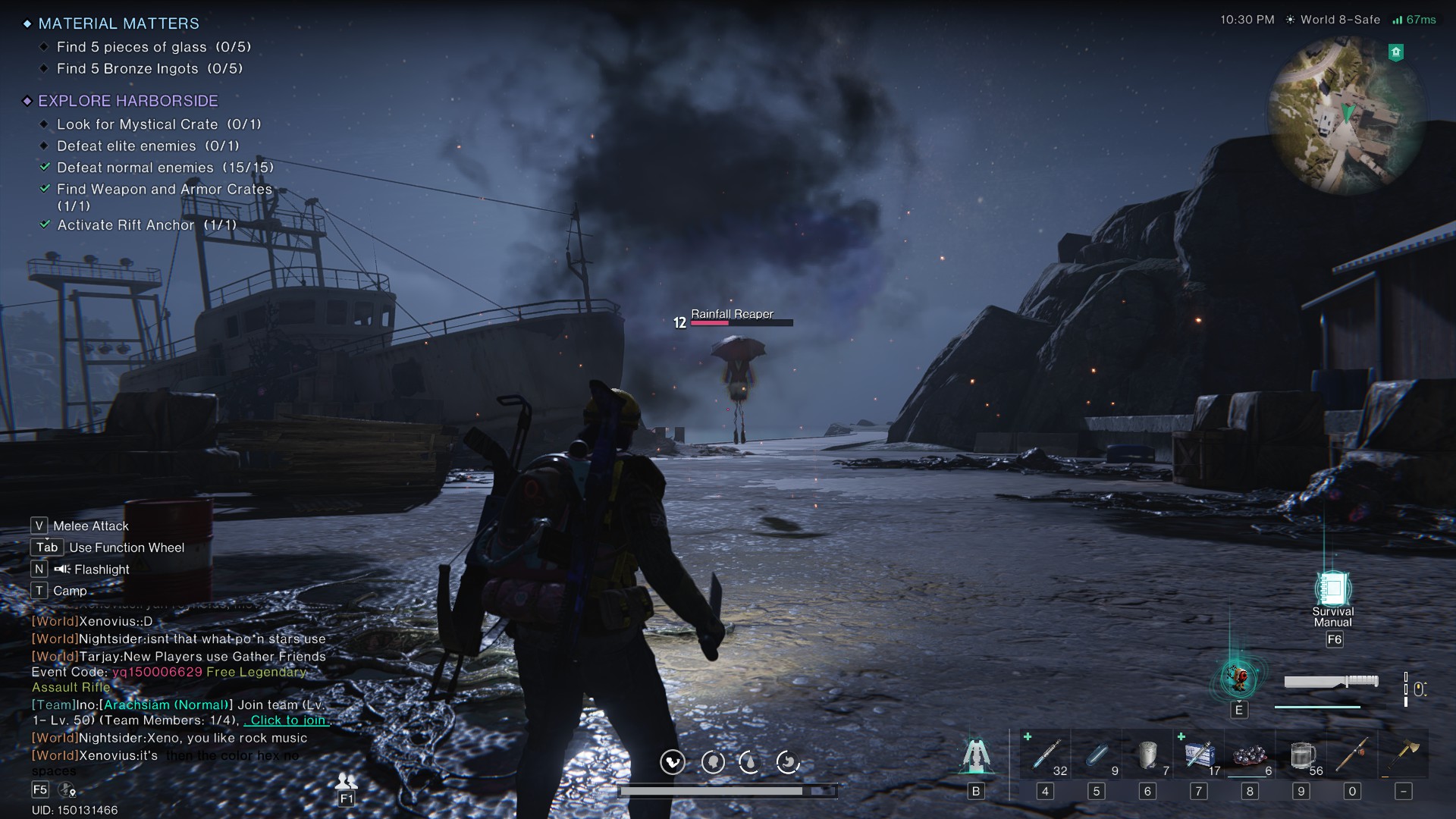Screen dimensions: 1456x819
Task: Collapse the EXPLORE HARBORSIDE quest entry
Action: click(27, 100)
